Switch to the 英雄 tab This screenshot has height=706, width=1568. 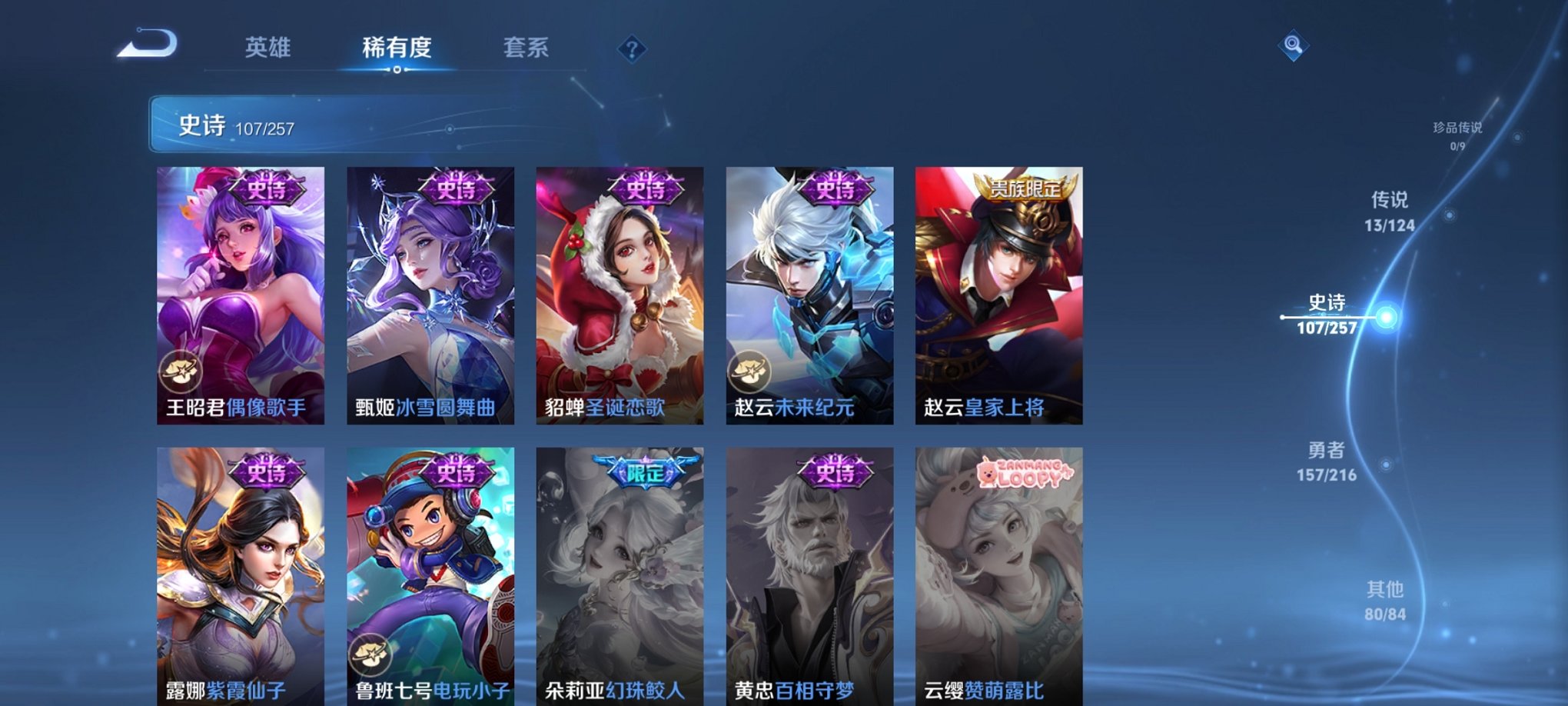point(267,48)
